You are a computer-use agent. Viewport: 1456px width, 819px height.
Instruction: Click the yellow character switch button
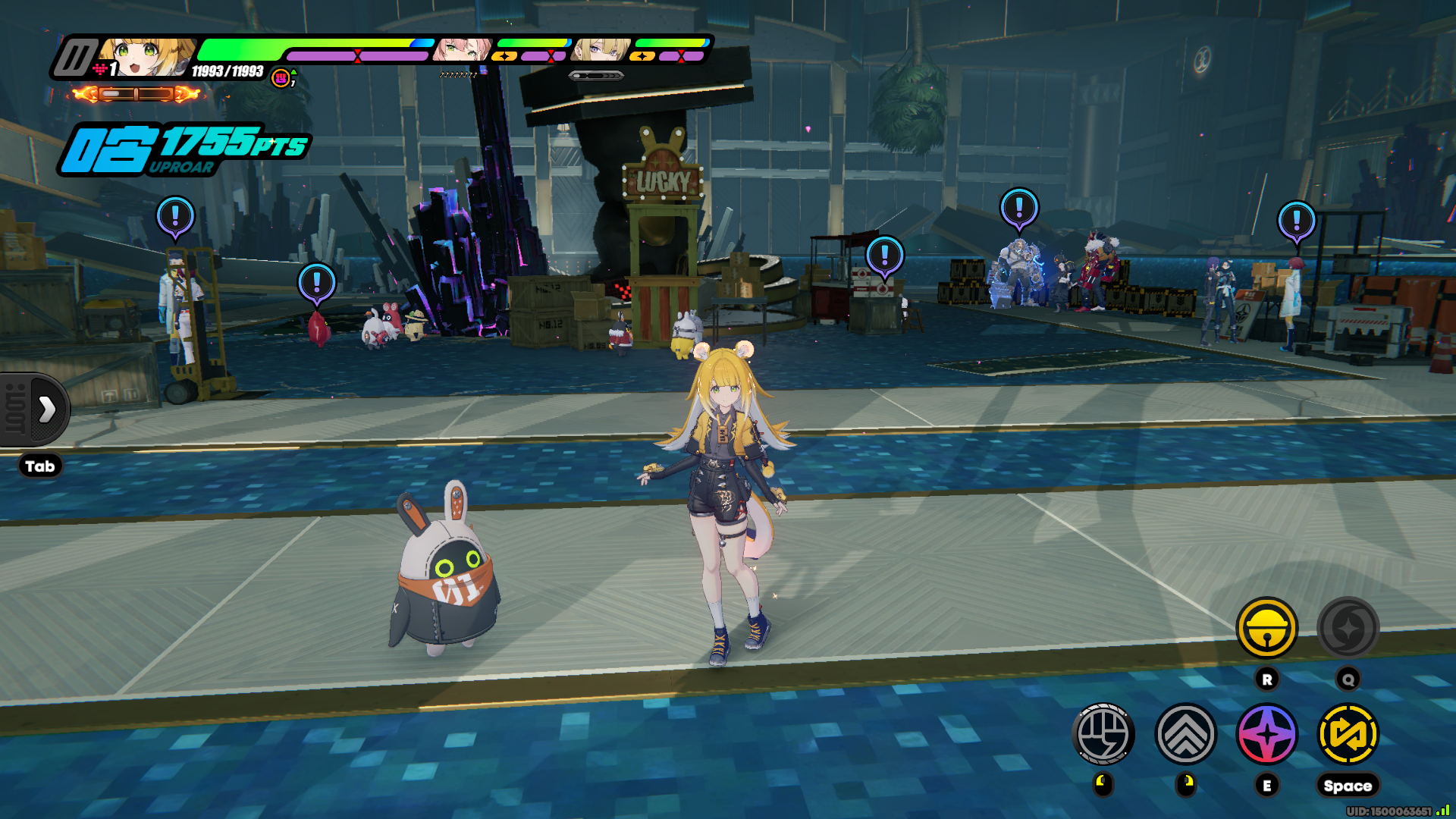coord(1348,734)
